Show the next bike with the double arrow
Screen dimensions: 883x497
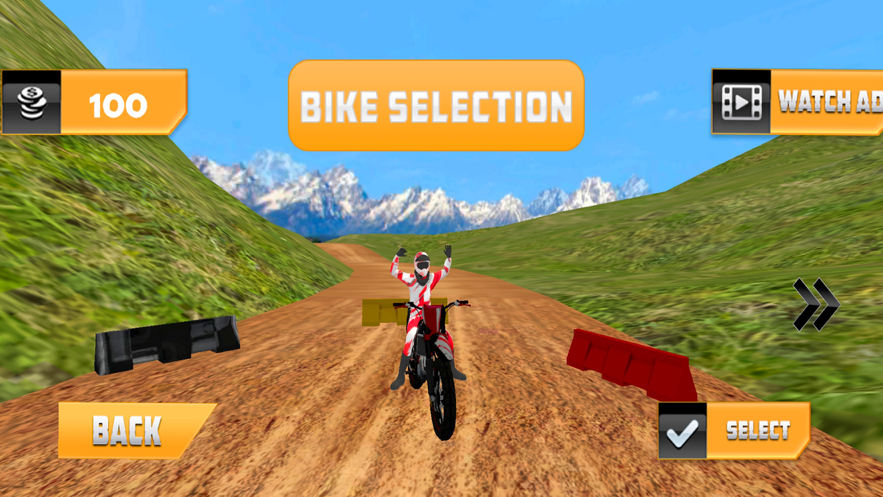815,305
